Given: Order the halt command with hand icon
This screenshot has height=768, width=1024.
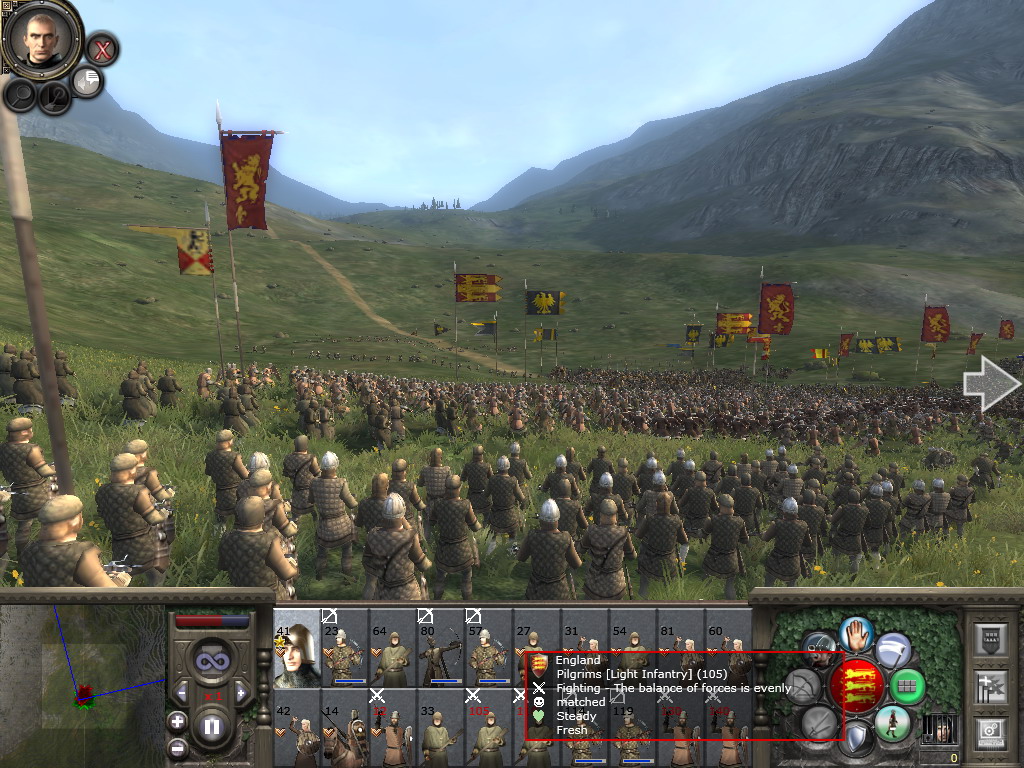Looking at the screenshot, I should coord(856,634).
